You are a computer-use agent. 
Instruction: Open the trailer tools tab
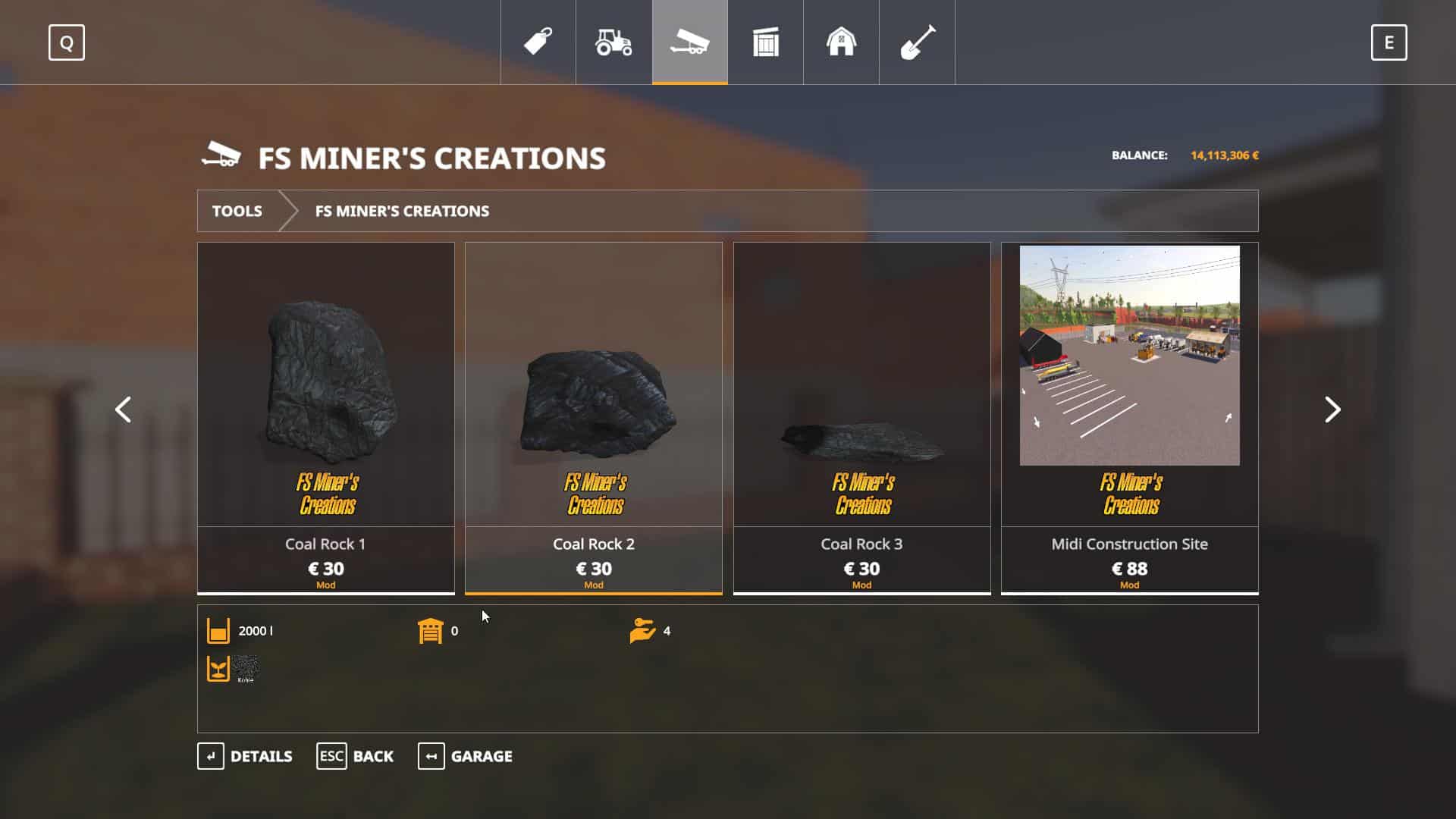(689, 42)
